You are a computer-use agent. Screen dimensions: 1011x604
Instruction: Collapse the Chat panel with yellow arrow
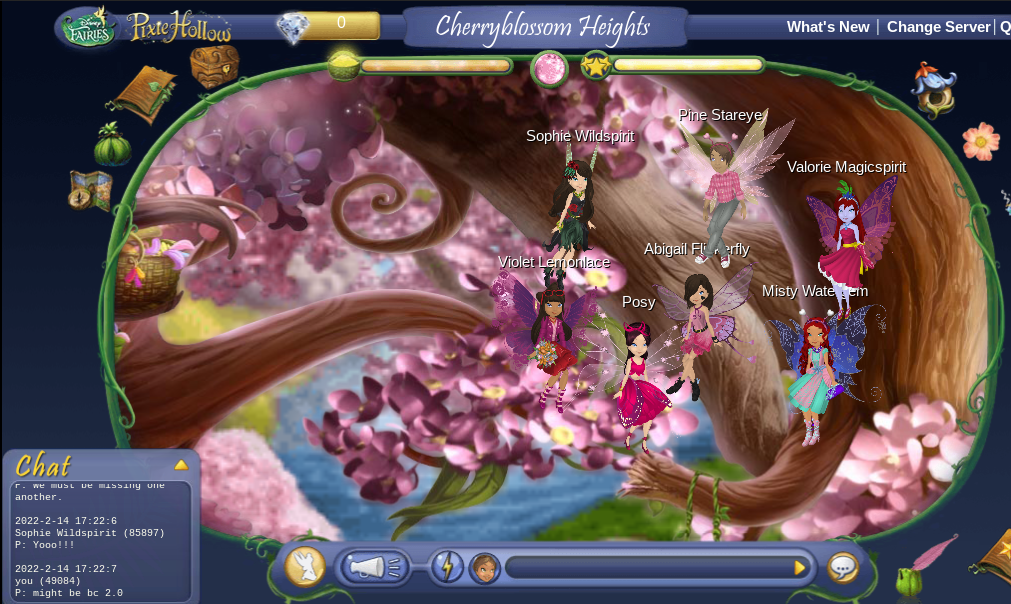(181, 465)
